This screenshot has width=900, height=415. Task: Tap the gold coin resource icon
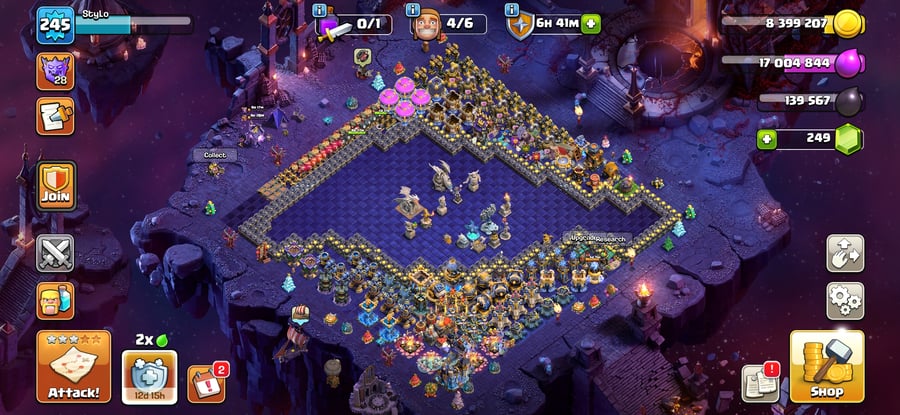[x=848, y=23]
